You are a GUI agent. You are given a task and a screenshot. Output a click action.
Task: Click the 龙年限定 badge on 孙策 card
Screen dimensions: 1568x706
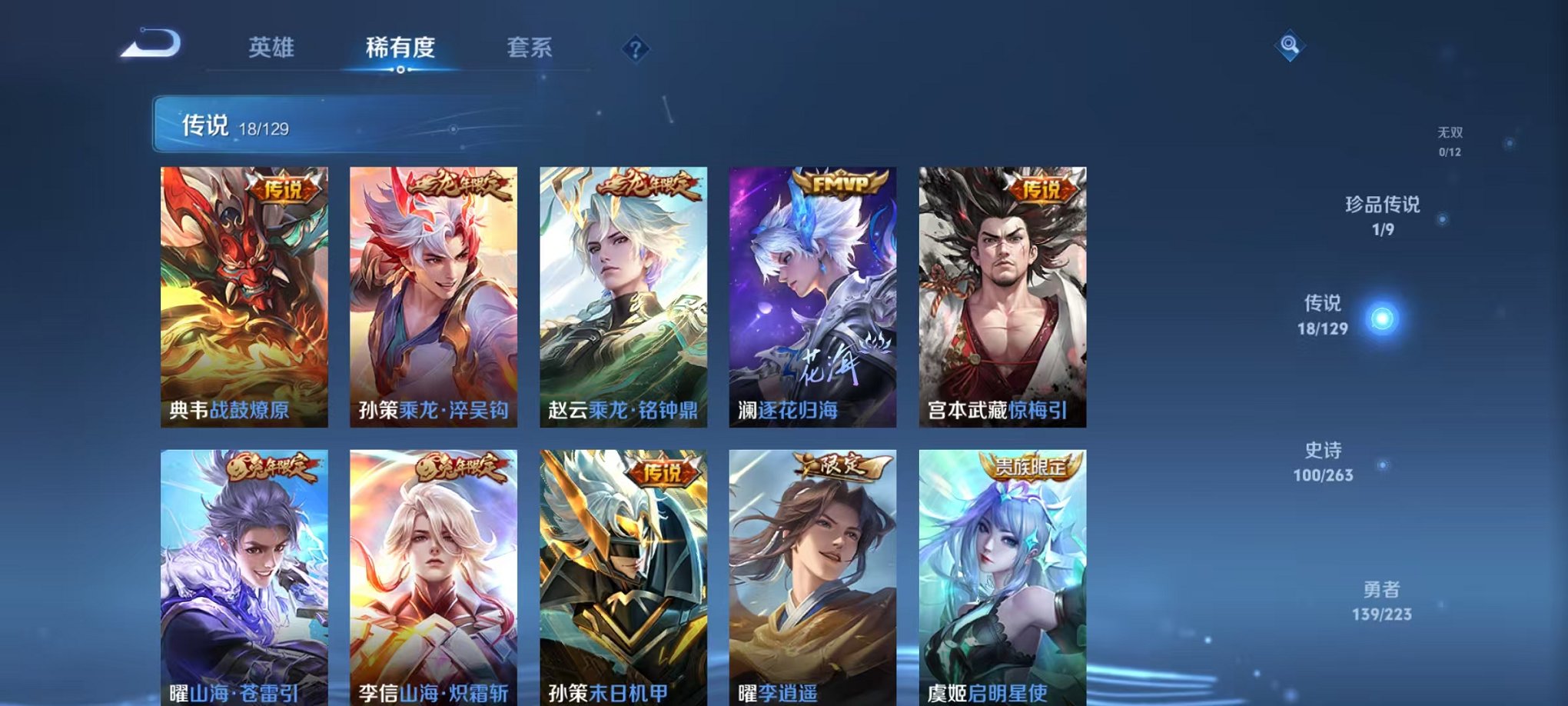(457, 185)
